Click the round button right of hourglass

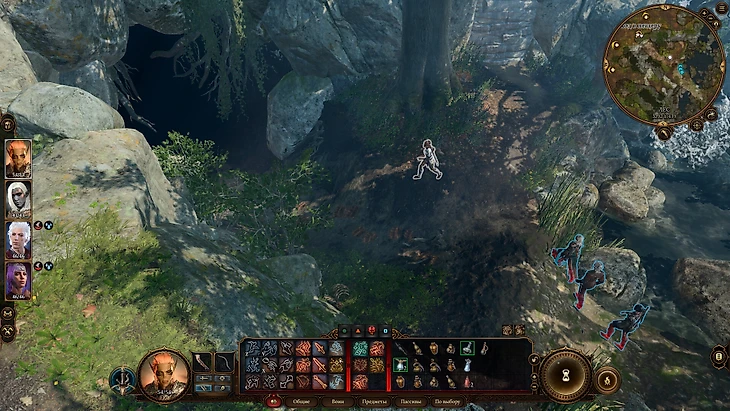pyautogui.click(x=606, y=379)
